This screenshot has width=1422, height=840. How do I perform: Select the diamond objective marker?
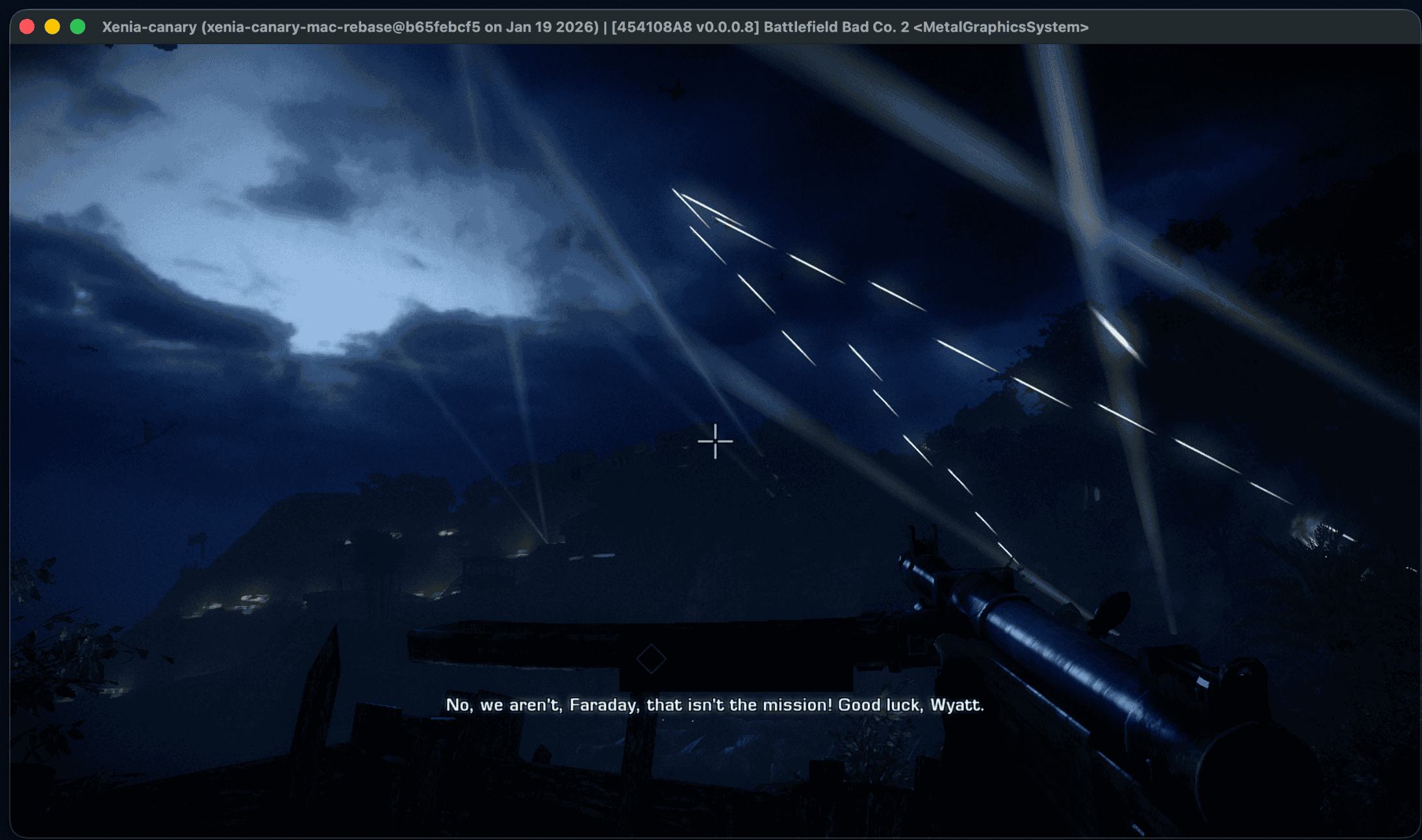pos(652,659)
